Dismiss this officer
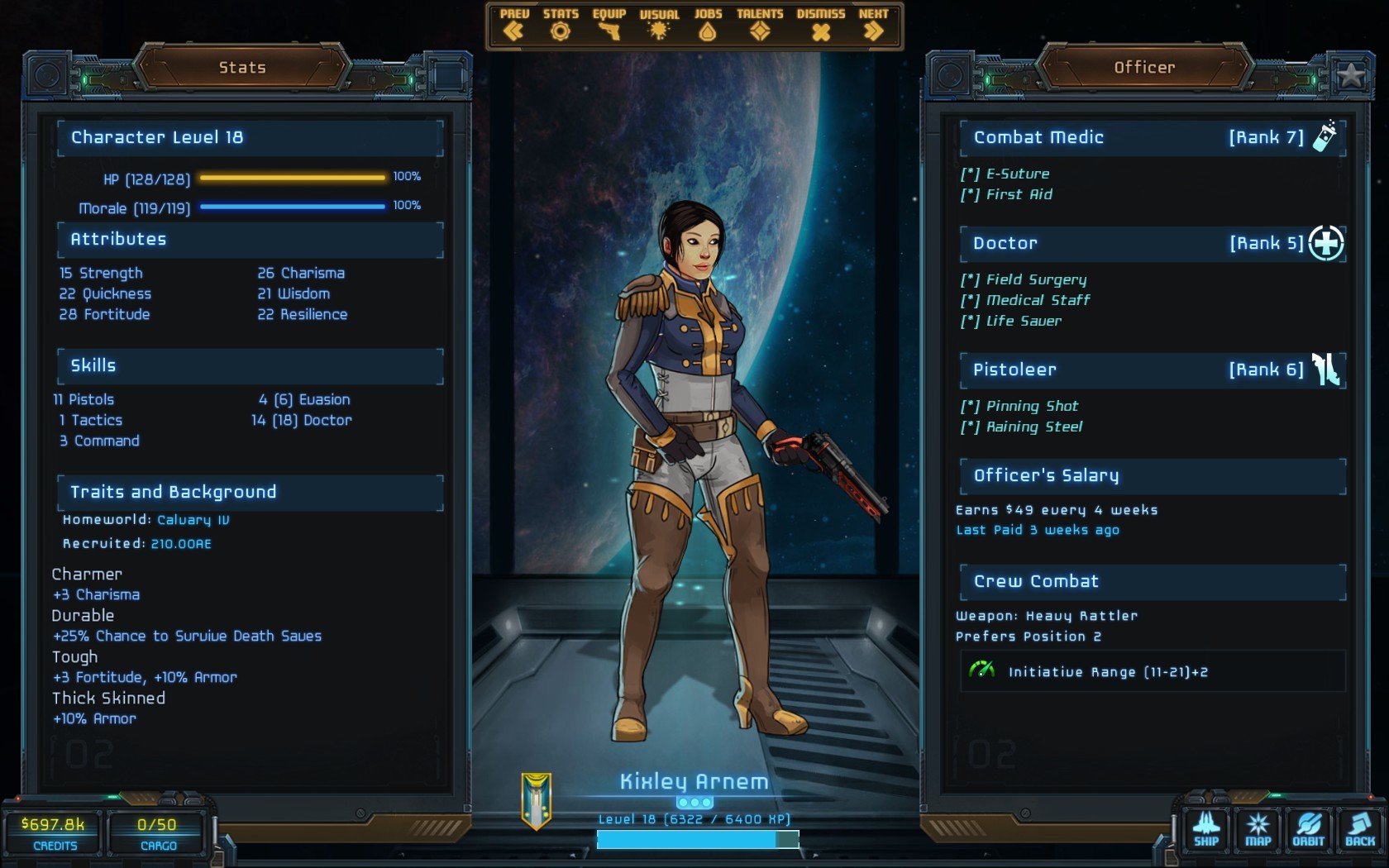 (x=820, y=26)
